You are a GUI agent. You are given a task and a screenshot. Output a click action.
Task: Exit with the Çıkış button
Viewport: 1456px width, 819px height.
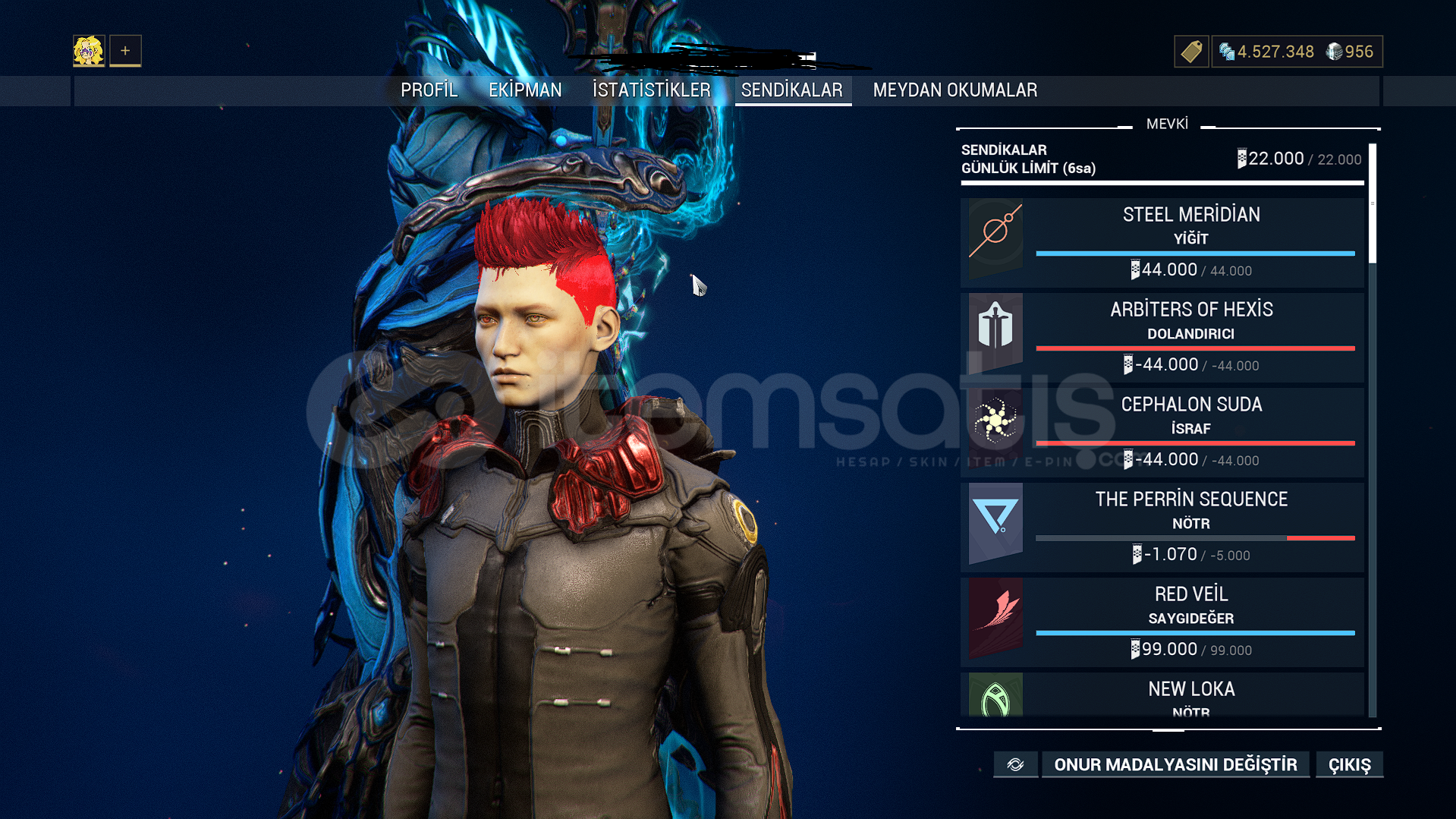point(1349,764)
